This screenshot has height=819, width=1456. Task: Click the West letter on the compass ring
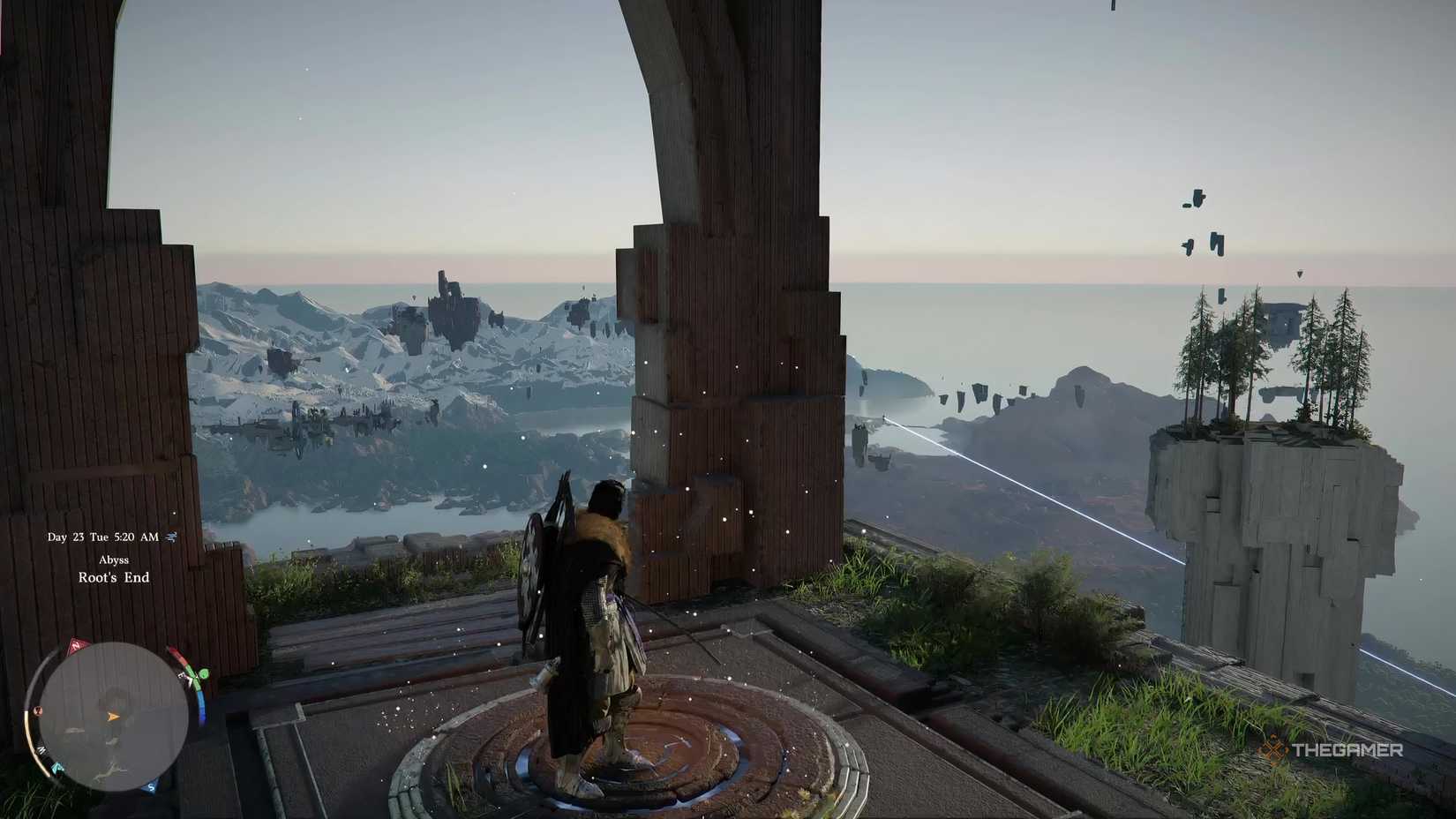tap(41, 749)
